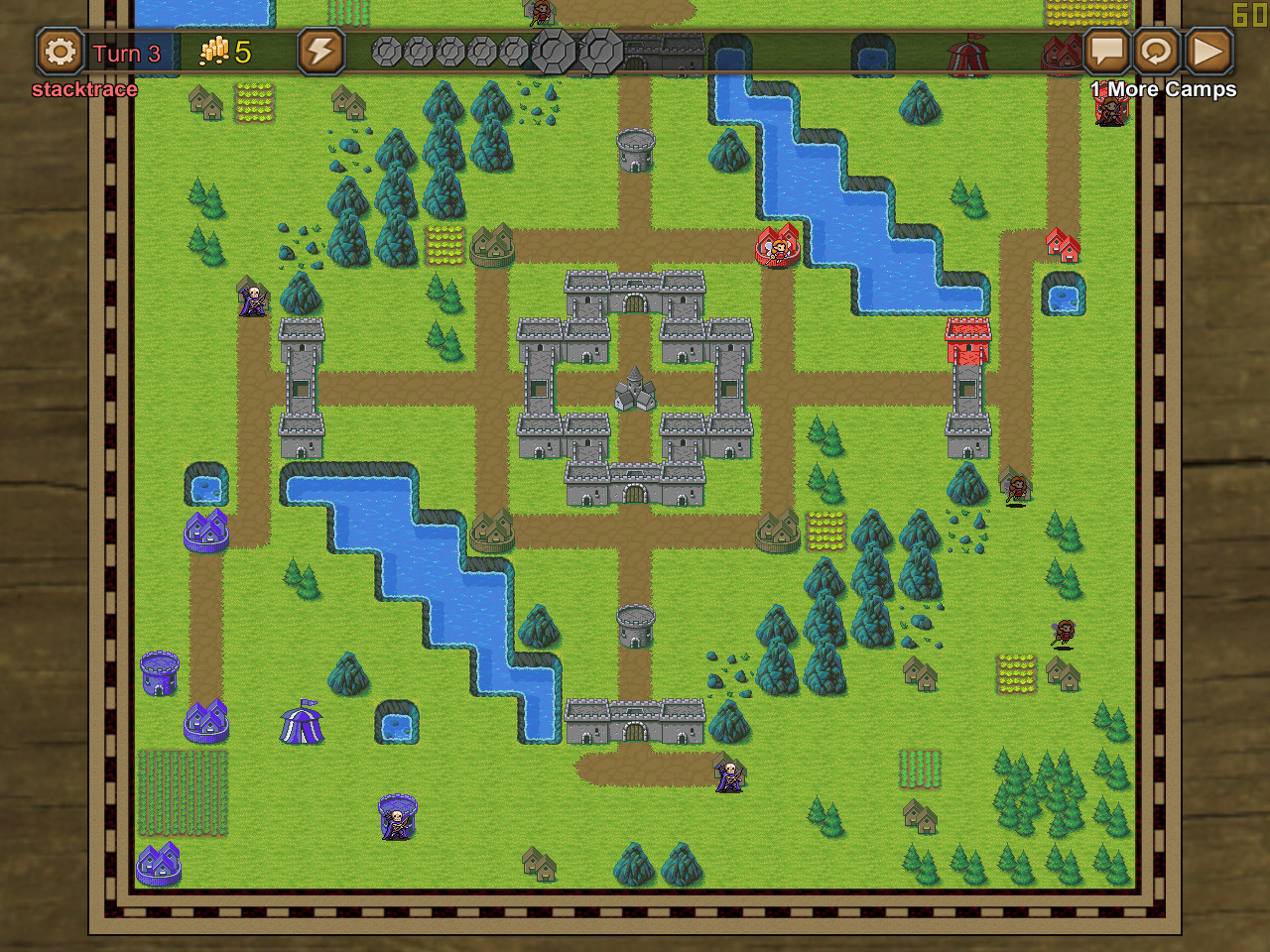Open the red tower on the east road
This screenshot has height=952, width=1270.
click(966, 342)
